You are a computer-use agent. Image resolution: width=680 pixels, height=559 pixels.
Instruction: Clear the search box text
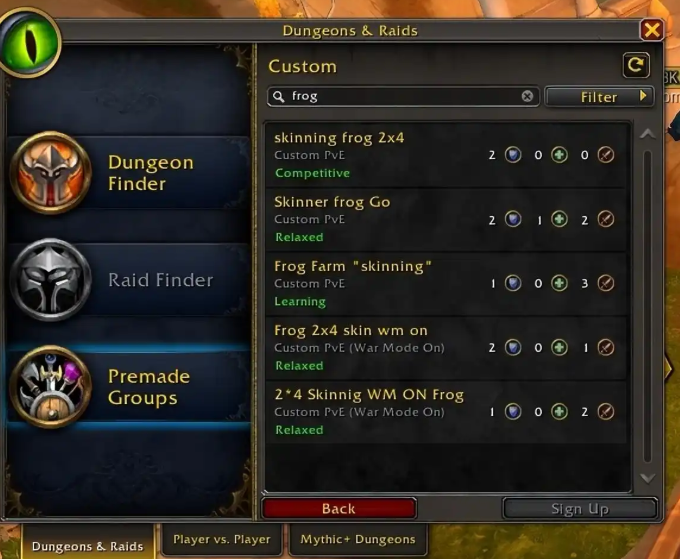point(527,97)
